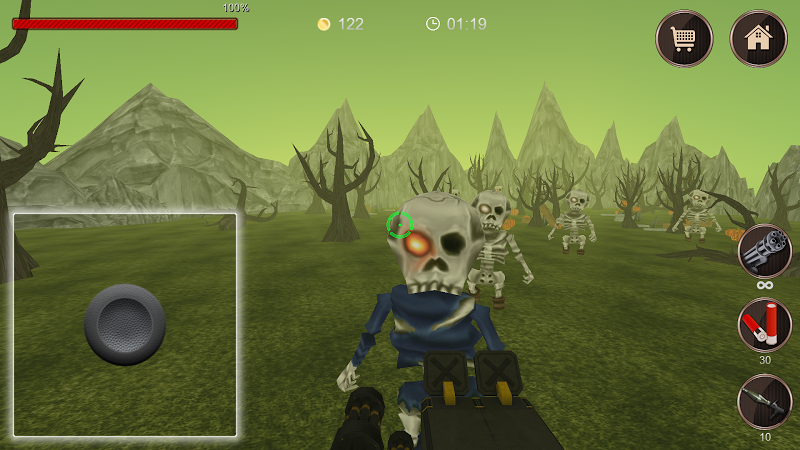Choose the rocket launcher weapon

pos(765,402)
